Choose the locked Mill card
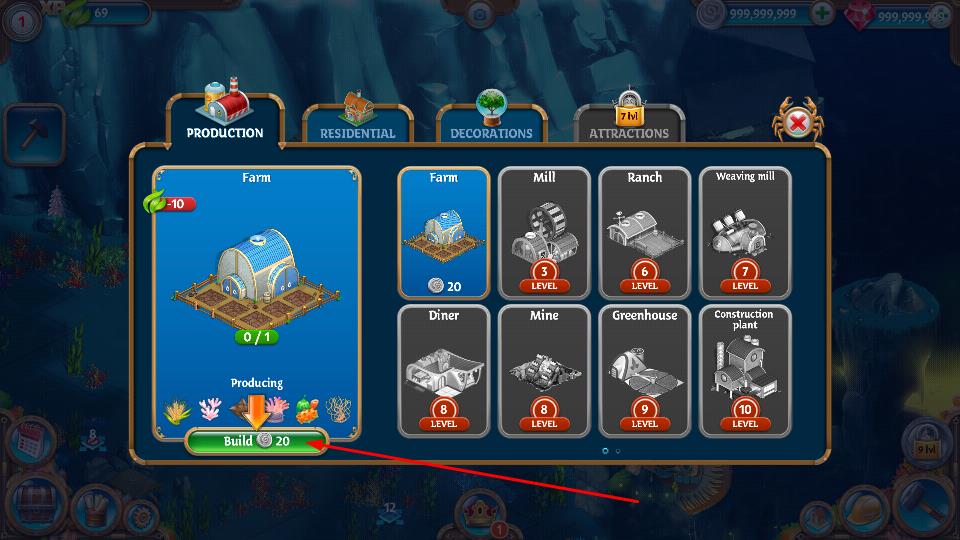This screenshot has width=960, height=540. tap(544, 232)
